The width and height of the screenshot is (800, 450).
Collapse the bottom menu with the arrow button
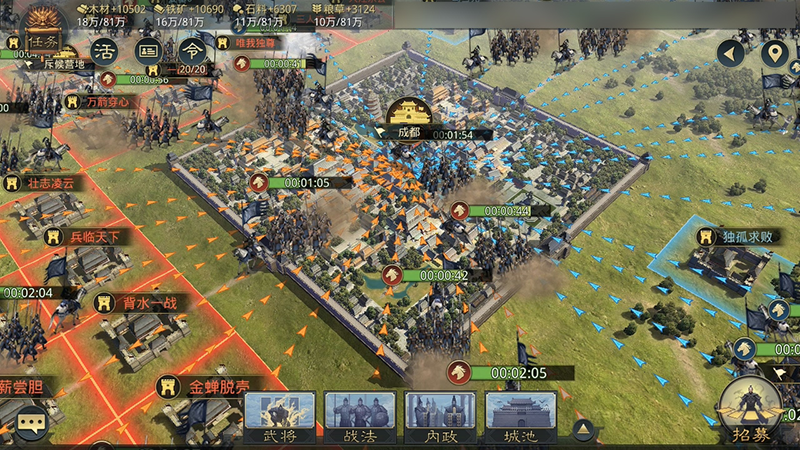pos(582,430)
